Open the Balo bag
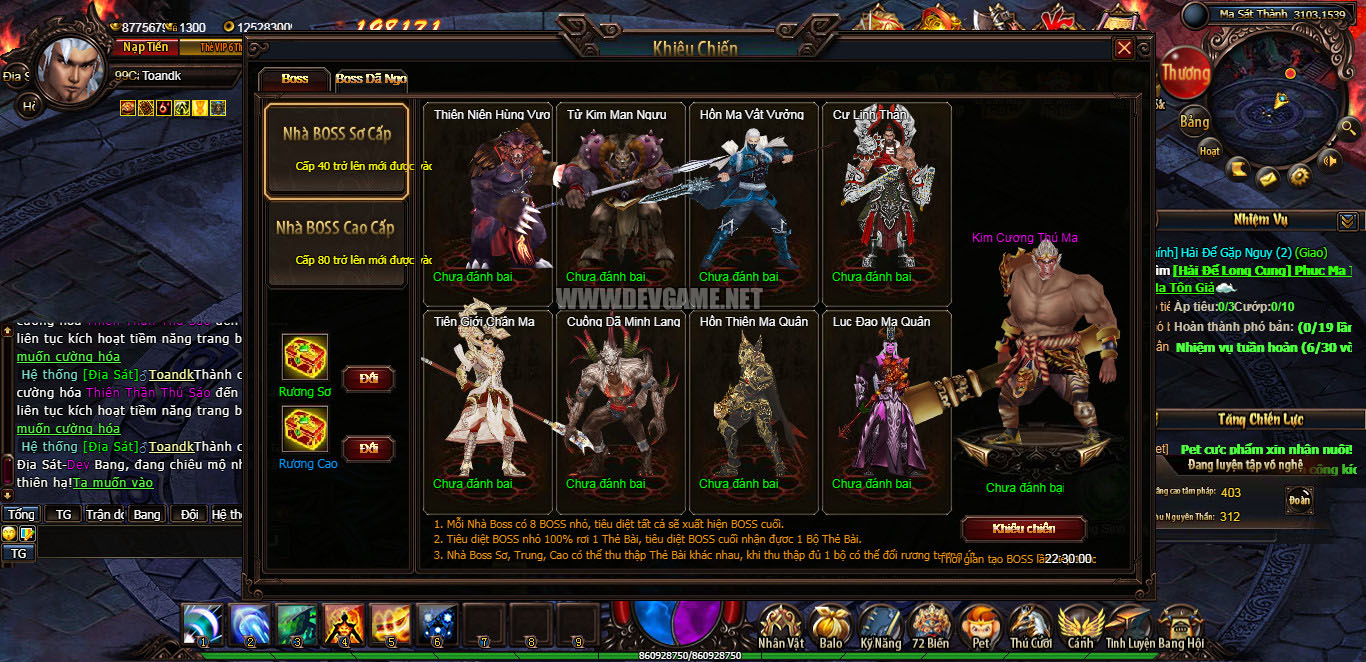Viewport: 1366px width, 662px height. click(x=830, y=627)
